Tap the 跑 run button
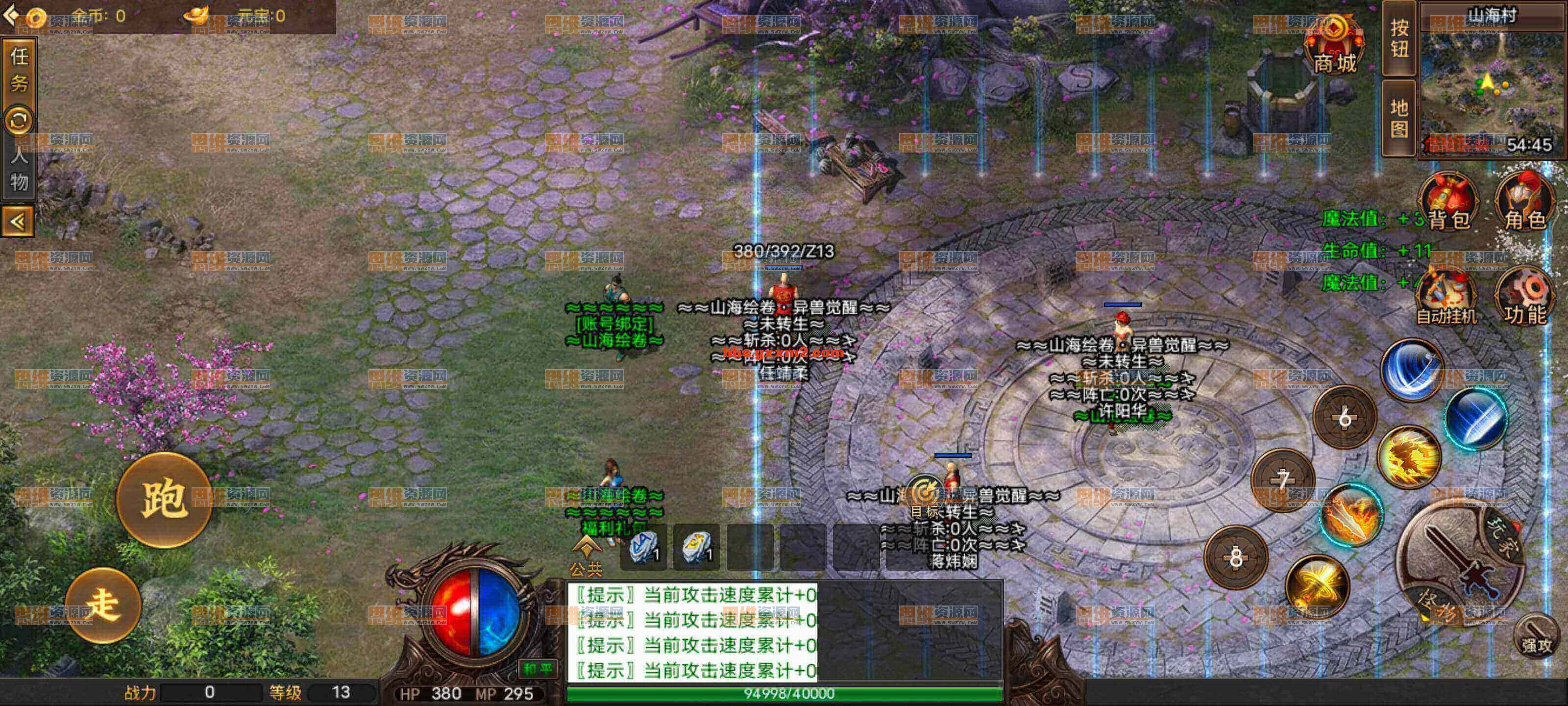Viewport: 1568px width, 706px height. (x=164, y=500)
